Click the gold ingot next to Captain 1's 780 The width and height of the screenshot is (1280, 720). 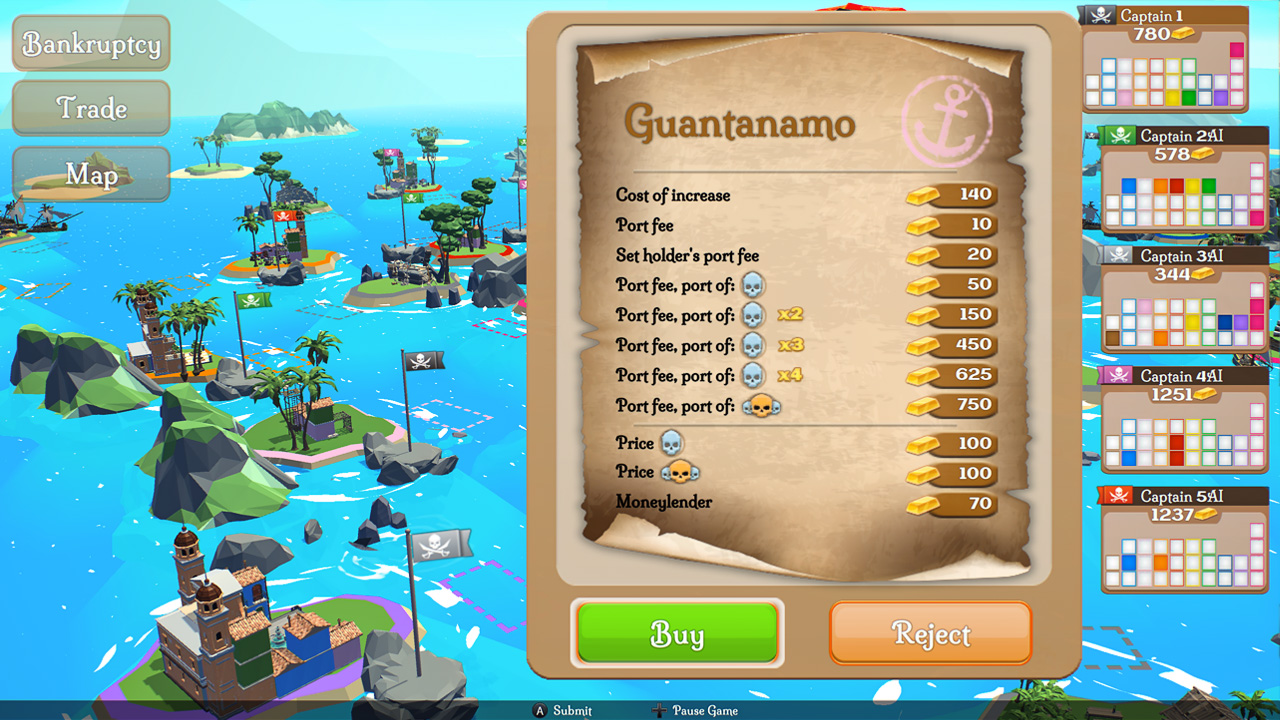(1183, 33)
